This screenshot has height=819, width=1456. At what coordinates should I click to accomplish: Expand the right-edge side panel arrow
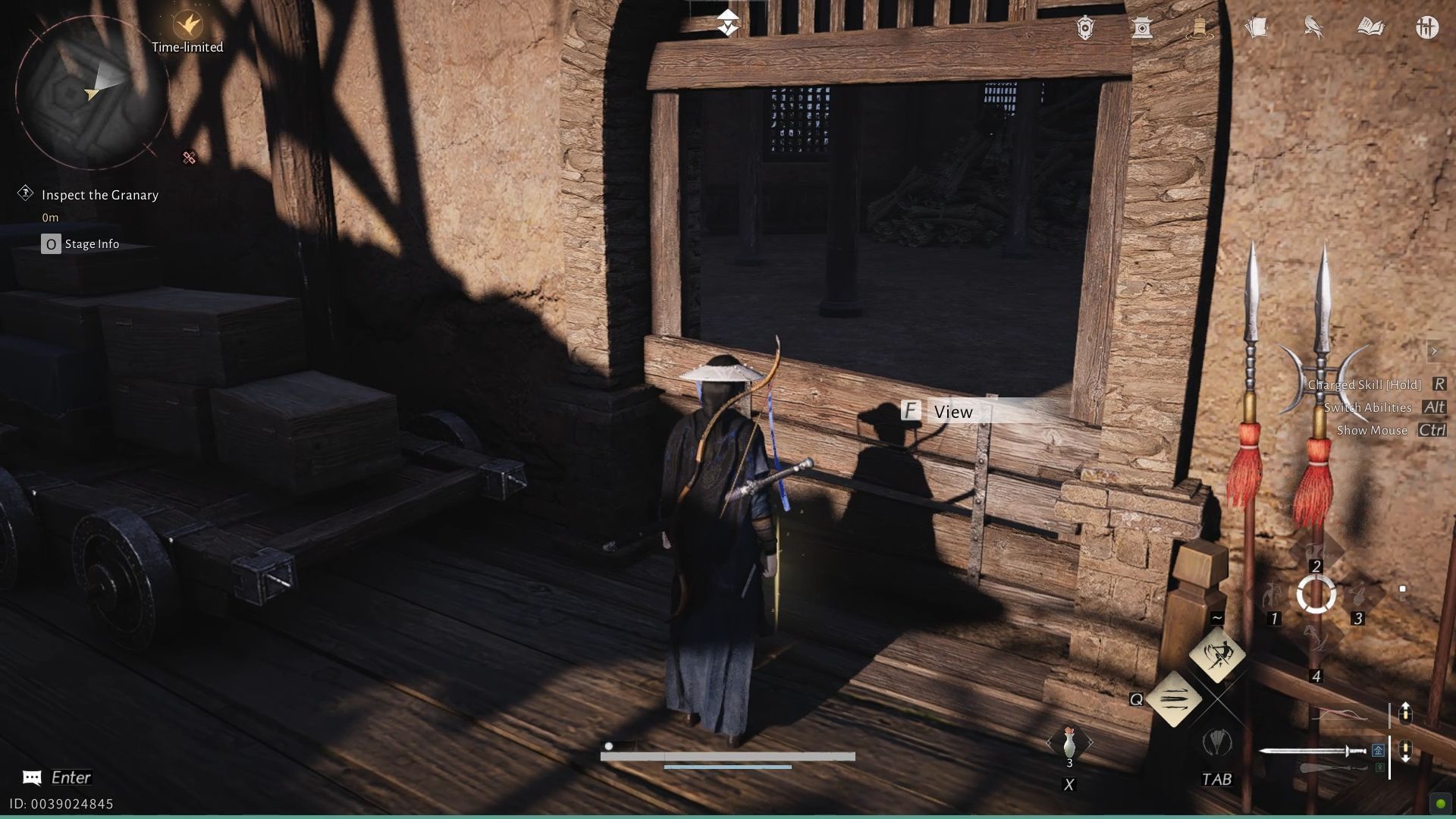pos(1436,351)
